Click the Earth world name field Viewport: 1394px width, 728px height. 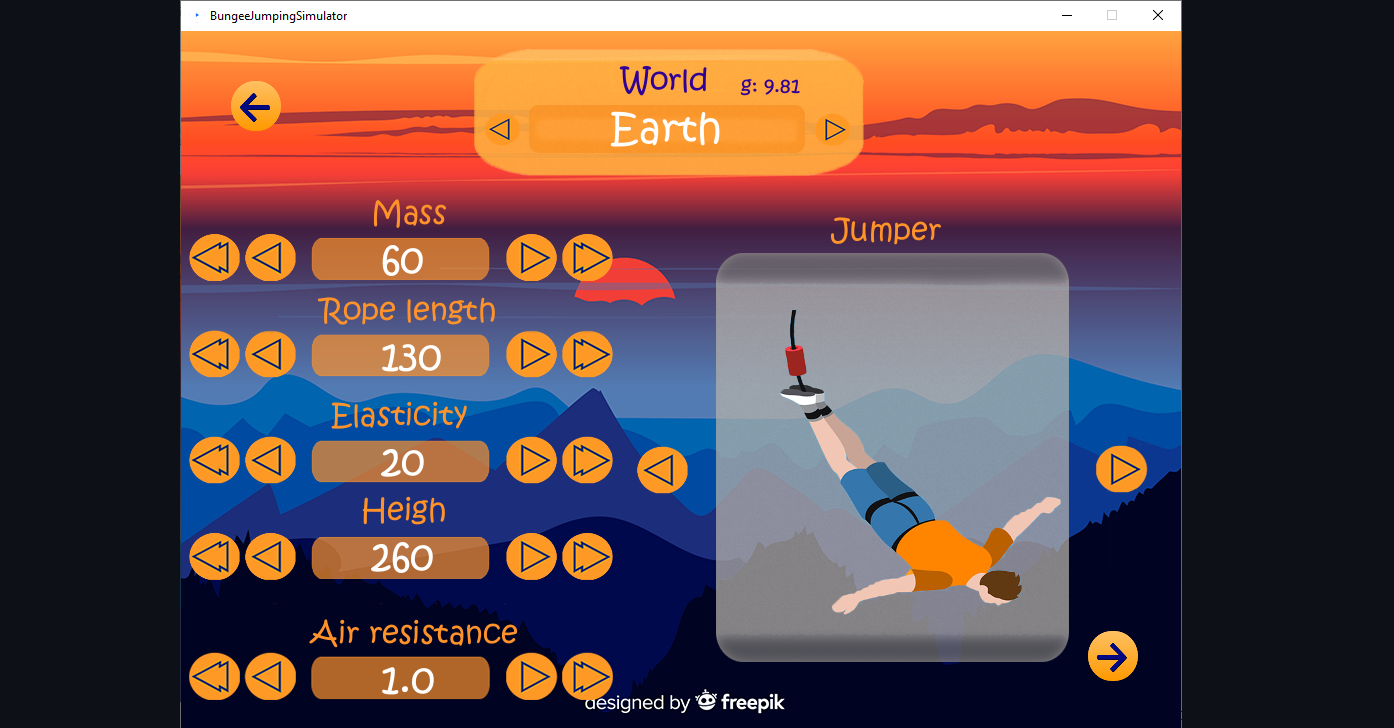click(666, 129)
